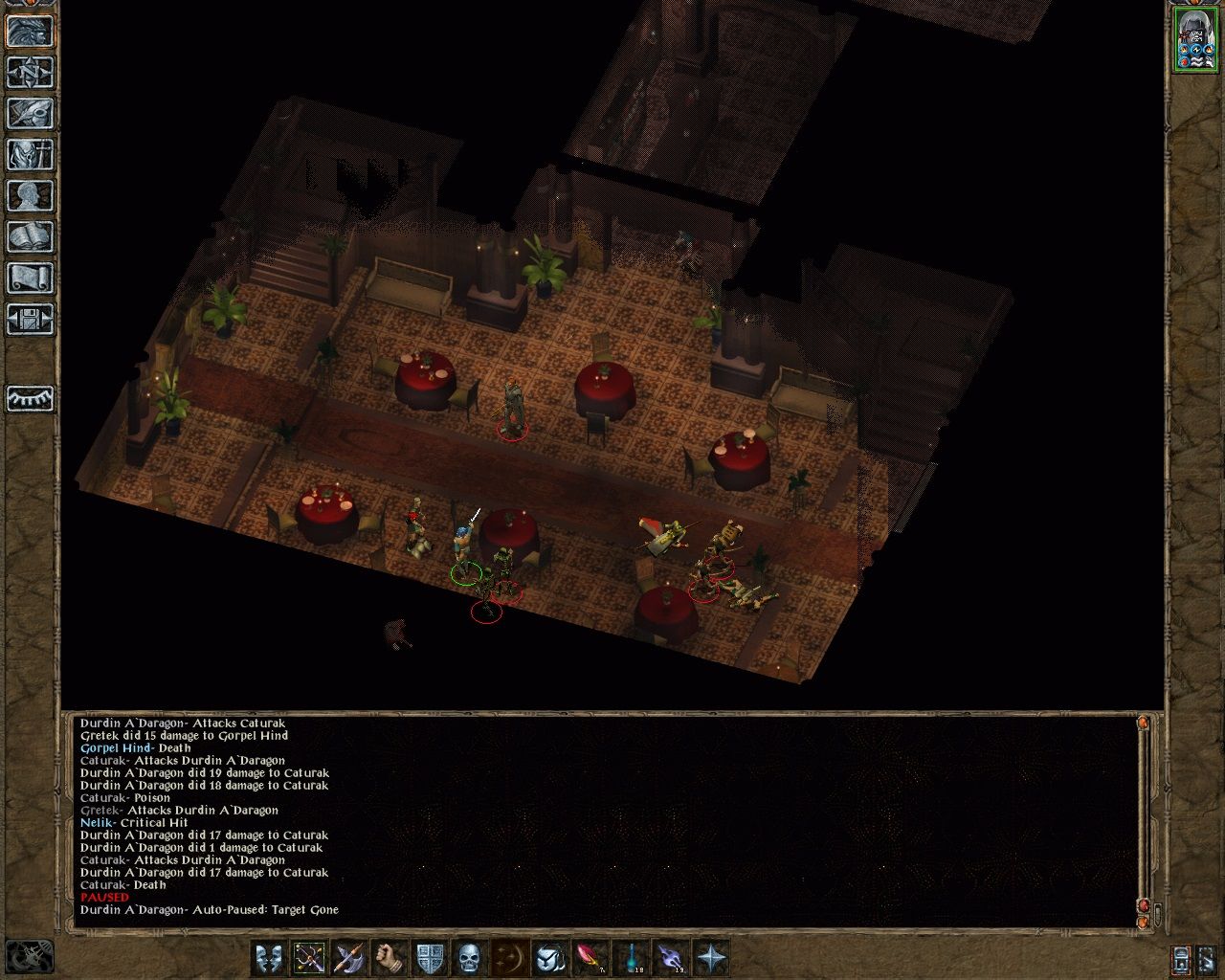Screen dimensions: 1225x980
Task: Open special abilities star button
Action: coord(710,957)
